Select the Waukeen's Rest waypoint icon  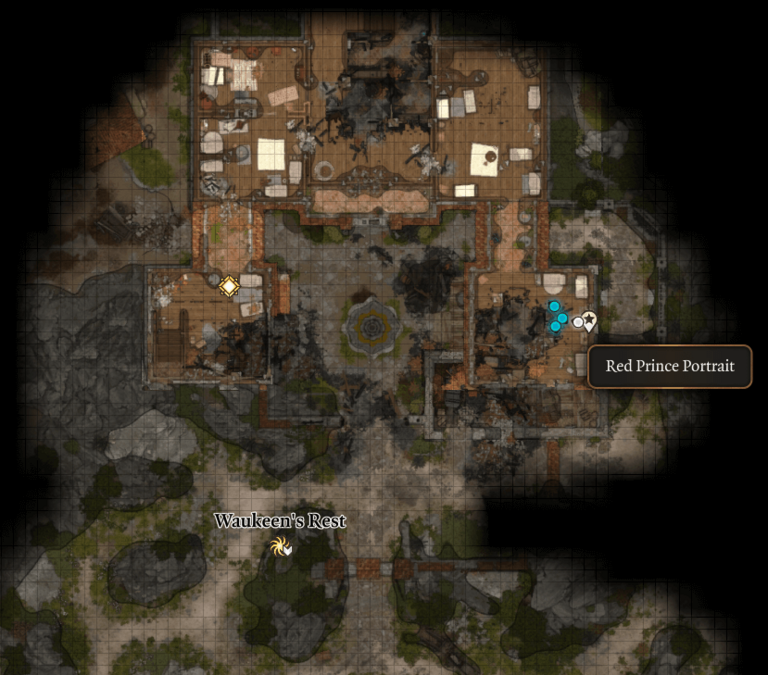[x=279, y=546]
